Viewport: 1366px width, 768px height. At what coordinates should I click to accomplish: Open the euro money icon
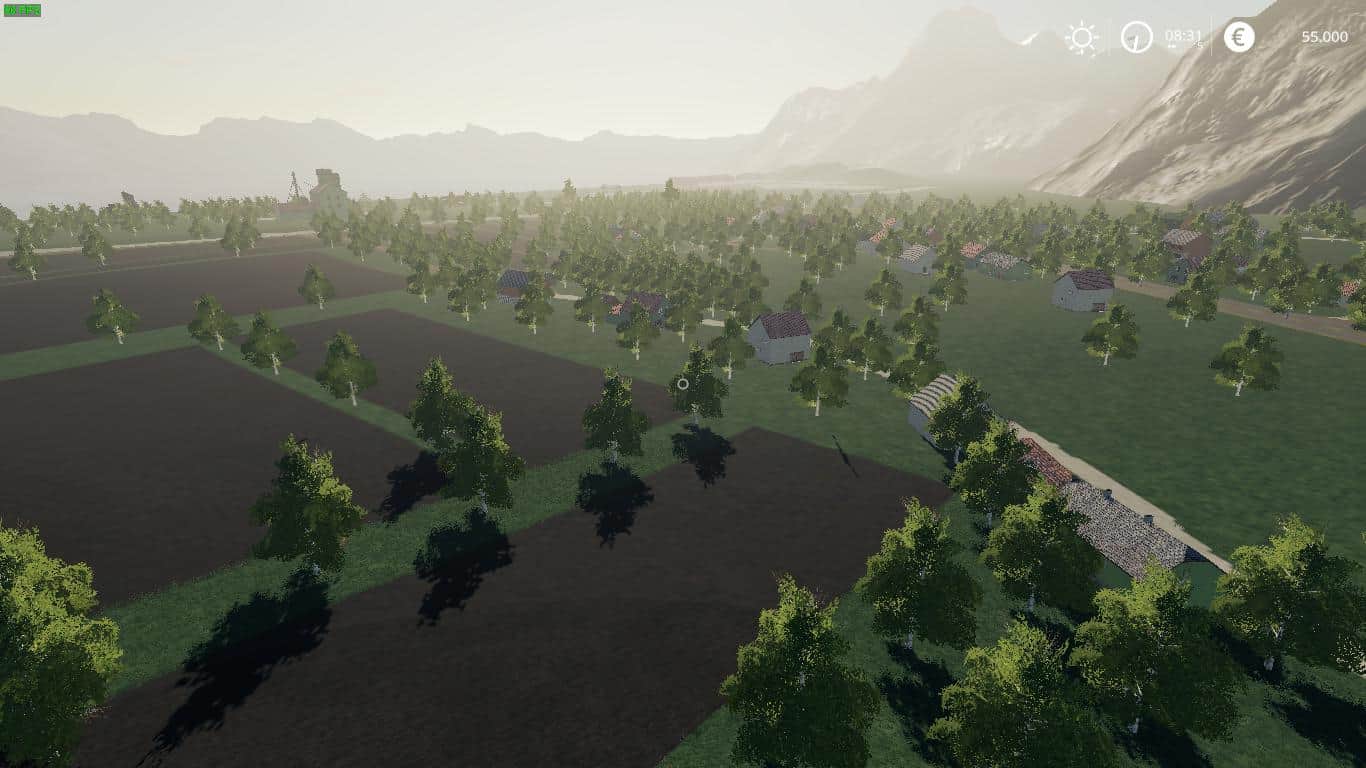pyautogui.click(x=1239, y=37)
